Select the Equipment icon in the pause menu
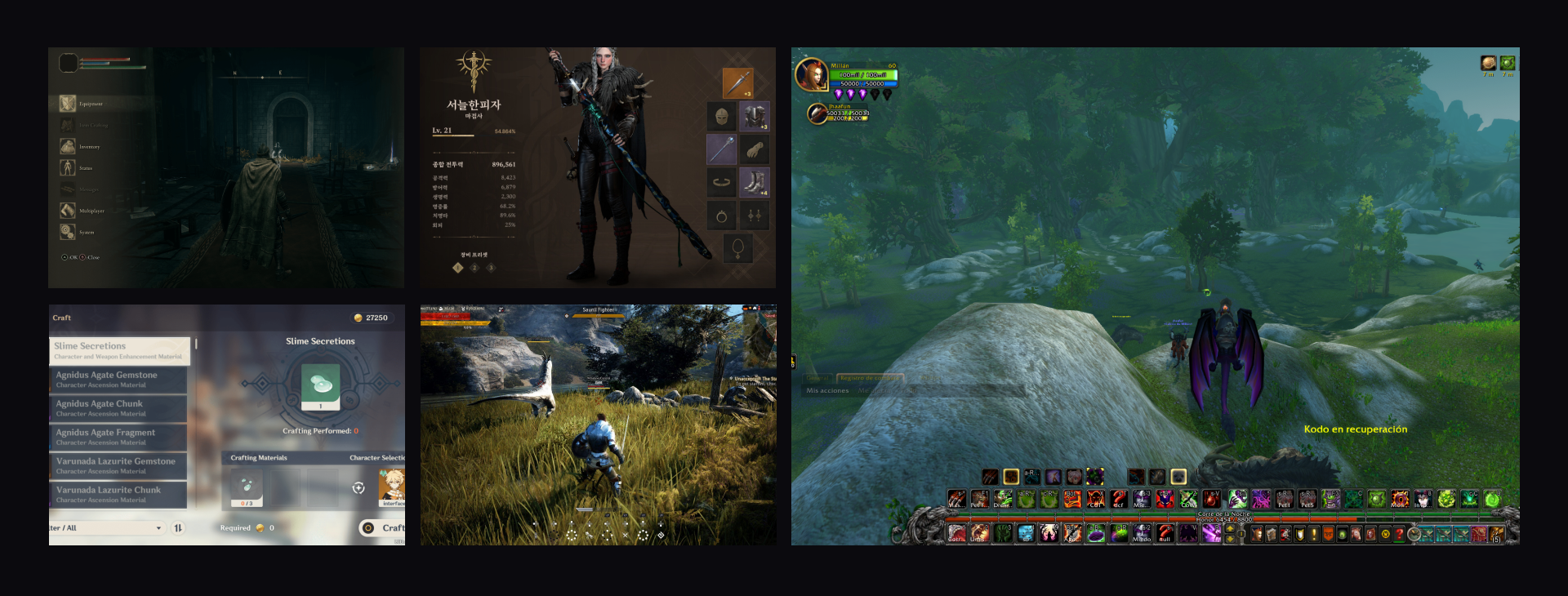 pyautogui.click(x=68, y=104)
